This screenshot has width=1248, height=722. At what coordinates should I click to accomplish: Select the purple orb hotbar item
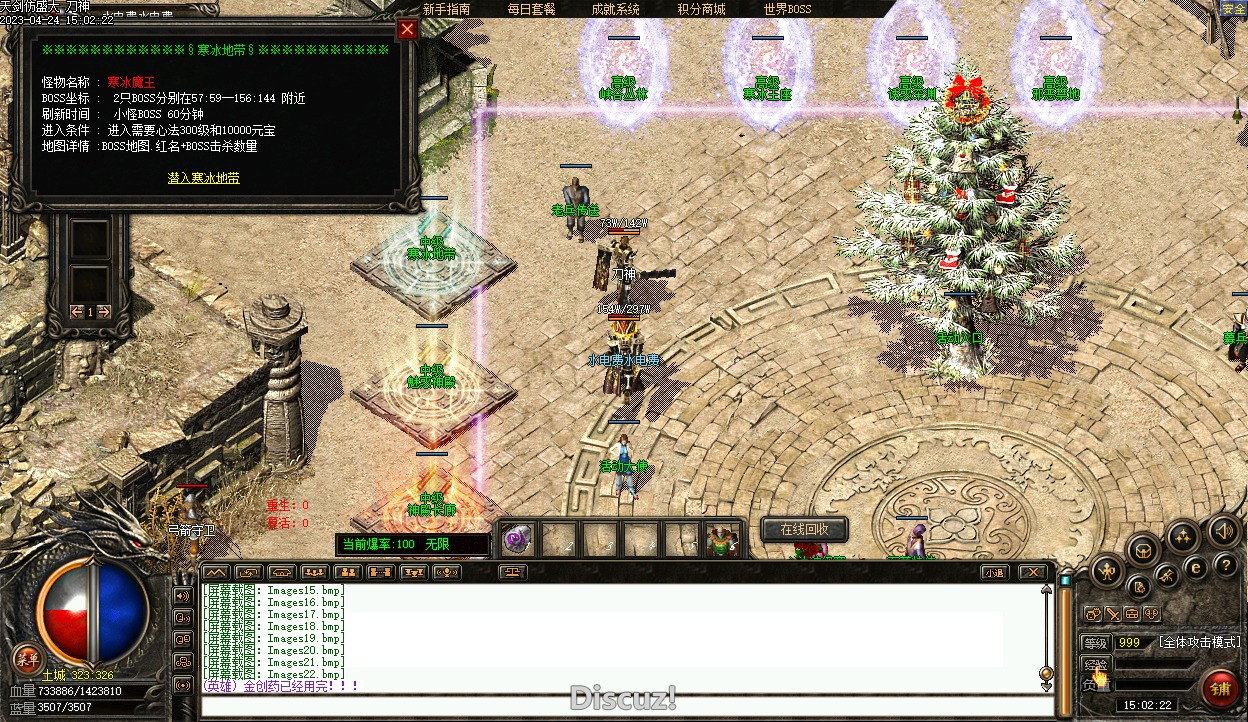click(x=517, y=540)
